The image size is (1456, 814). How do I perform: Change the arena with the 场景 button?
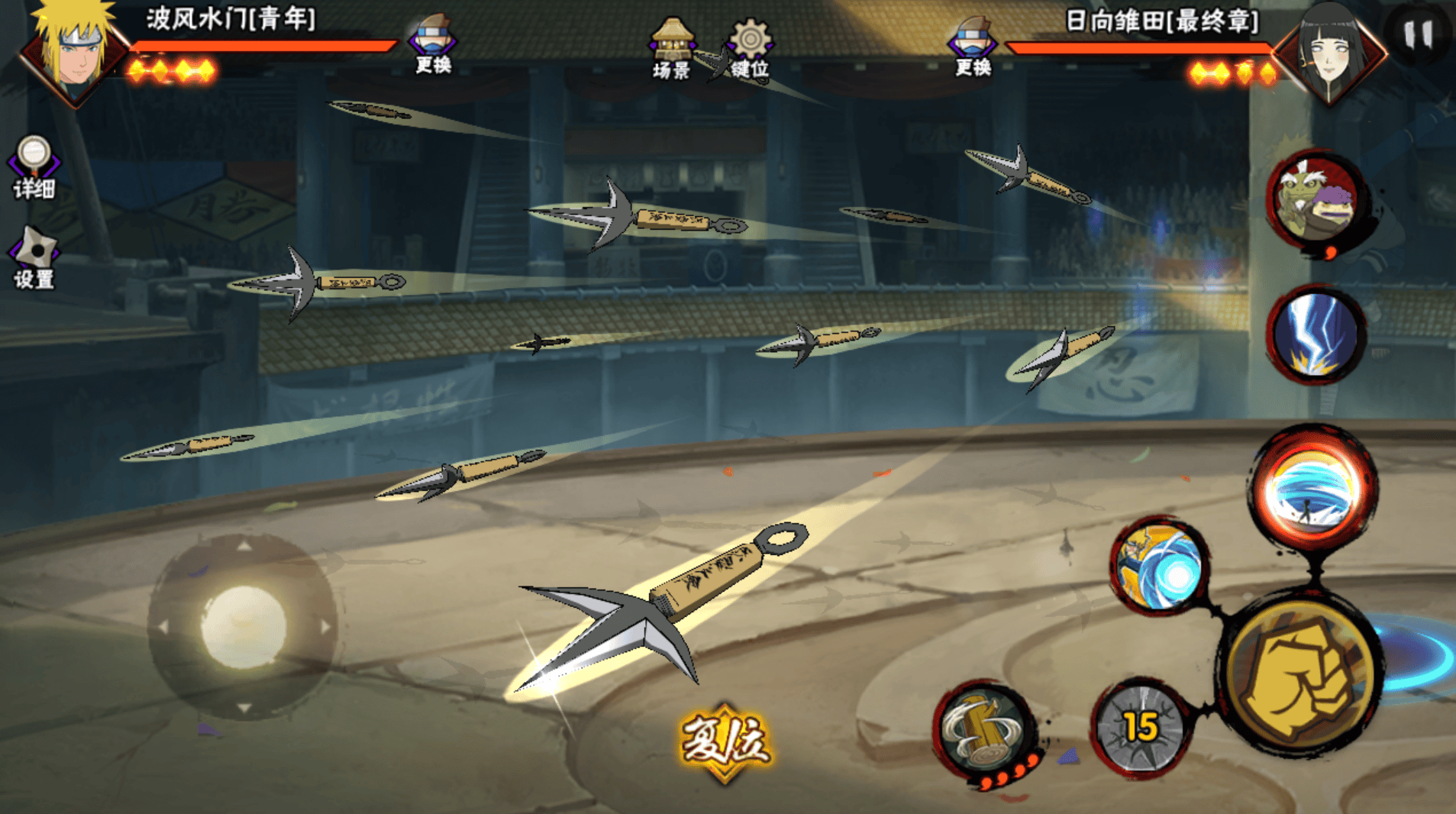[671, 49]
